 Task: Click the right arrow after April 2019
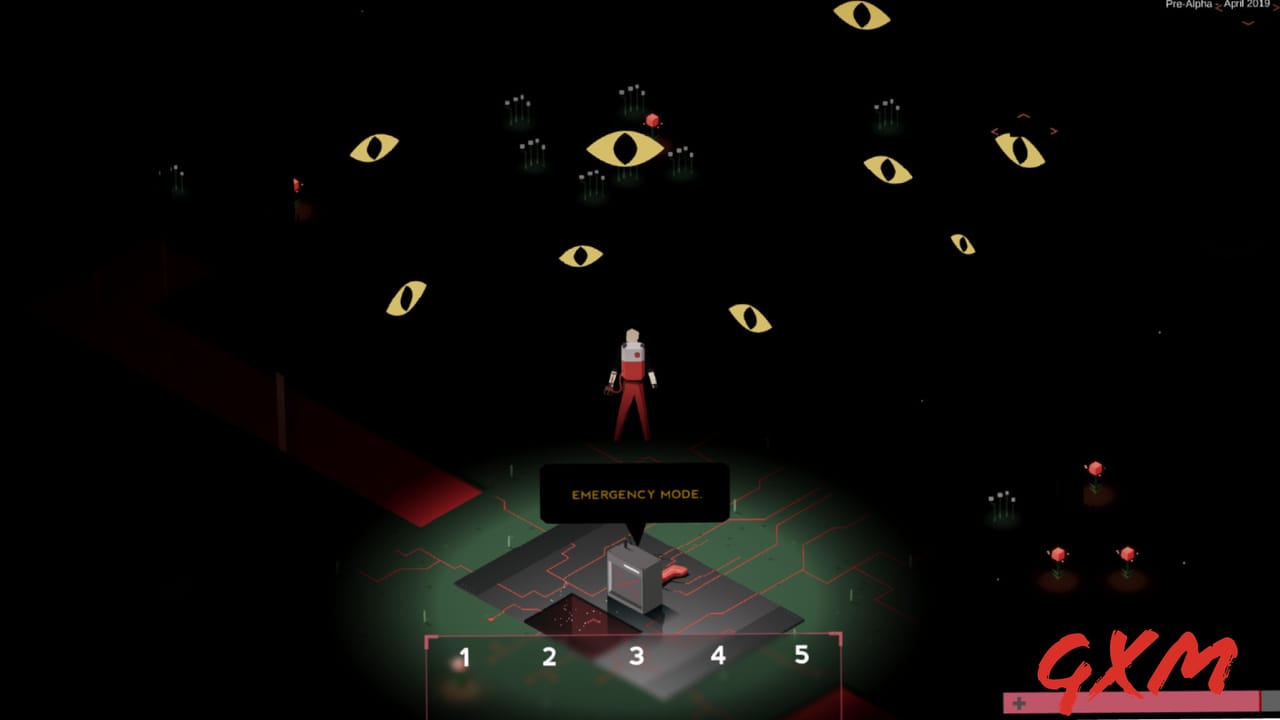coord(1275,8)
